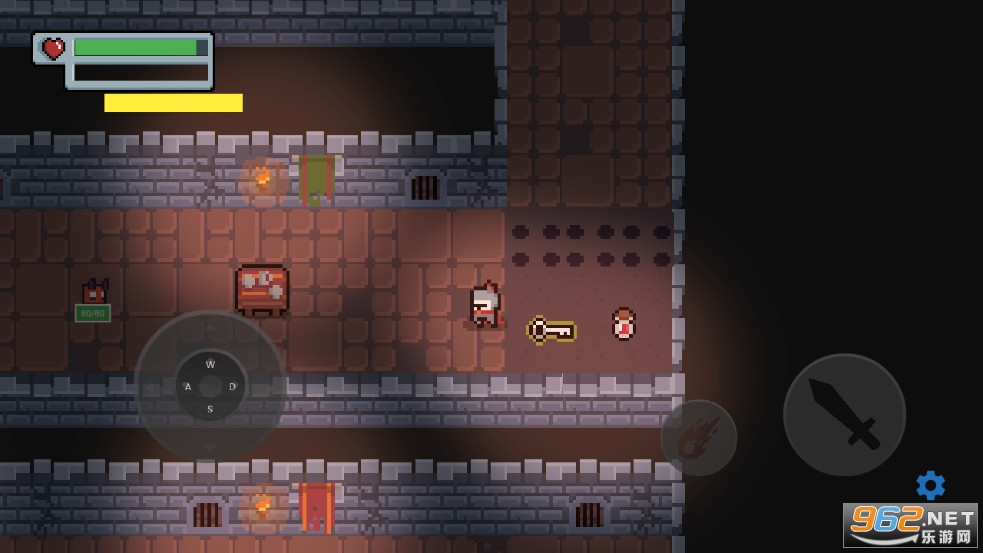Open settings with the blue gear icon

coord(930,485)
